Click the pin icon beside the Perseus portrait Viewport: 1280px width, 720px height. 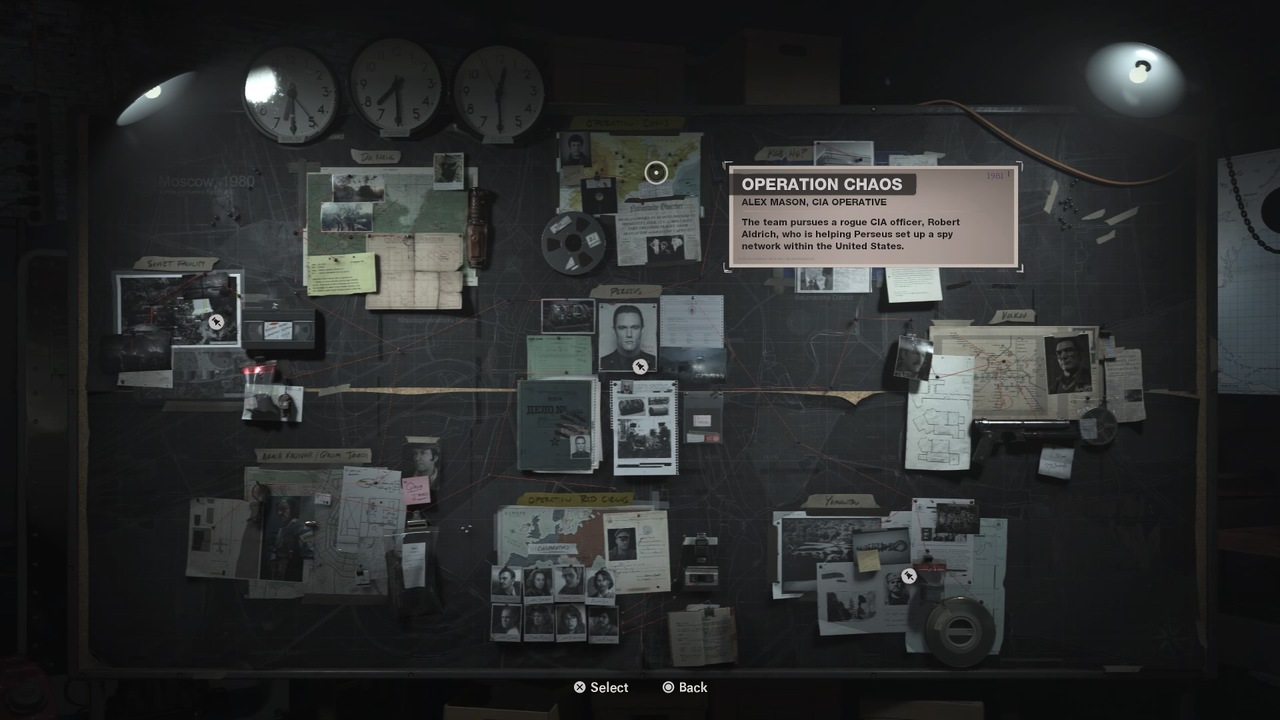(x=640, y=365)
